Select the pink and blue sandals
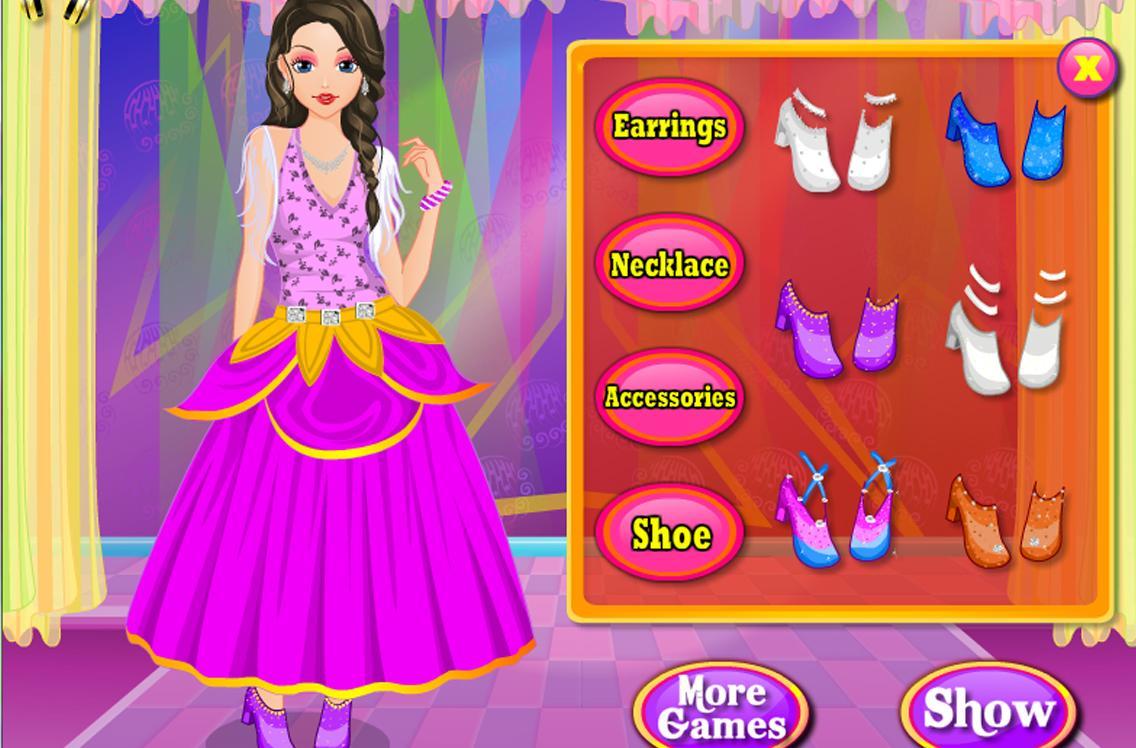1136x748 pixels. tap(836, 508)
